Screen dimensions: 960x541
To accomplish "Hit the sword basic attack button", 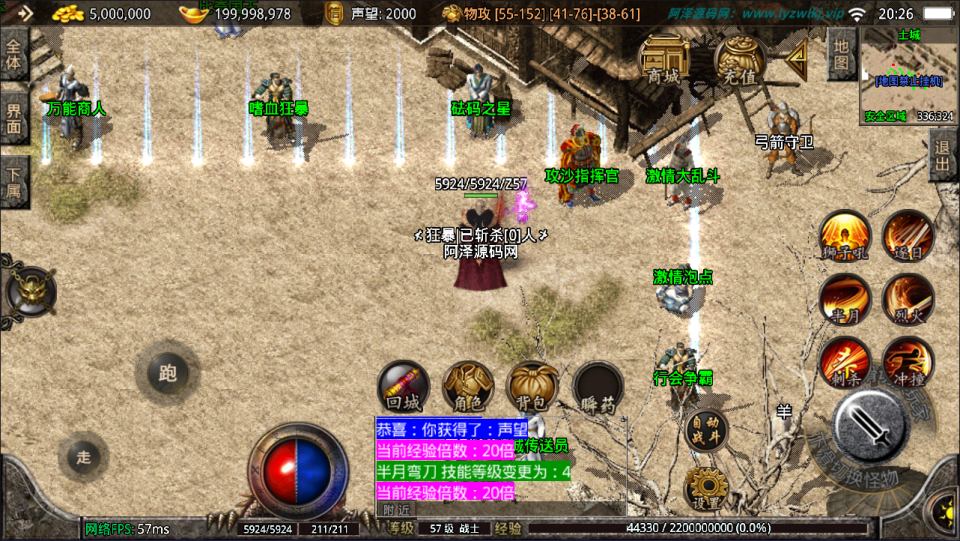I will pos(870,425).
